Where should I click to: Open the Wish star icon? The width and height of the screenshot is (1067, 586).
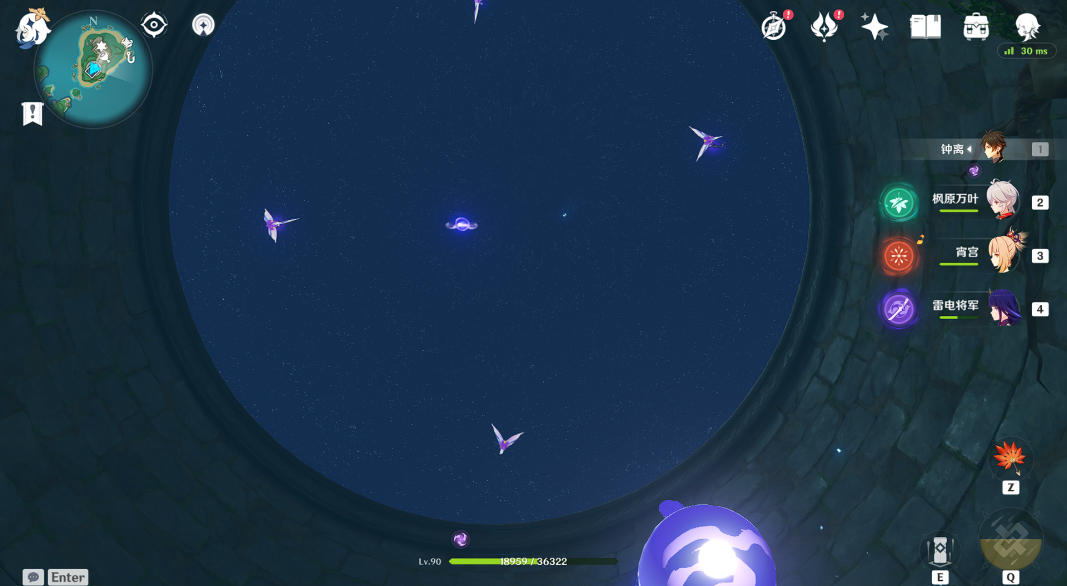click(x=874, y=27)
